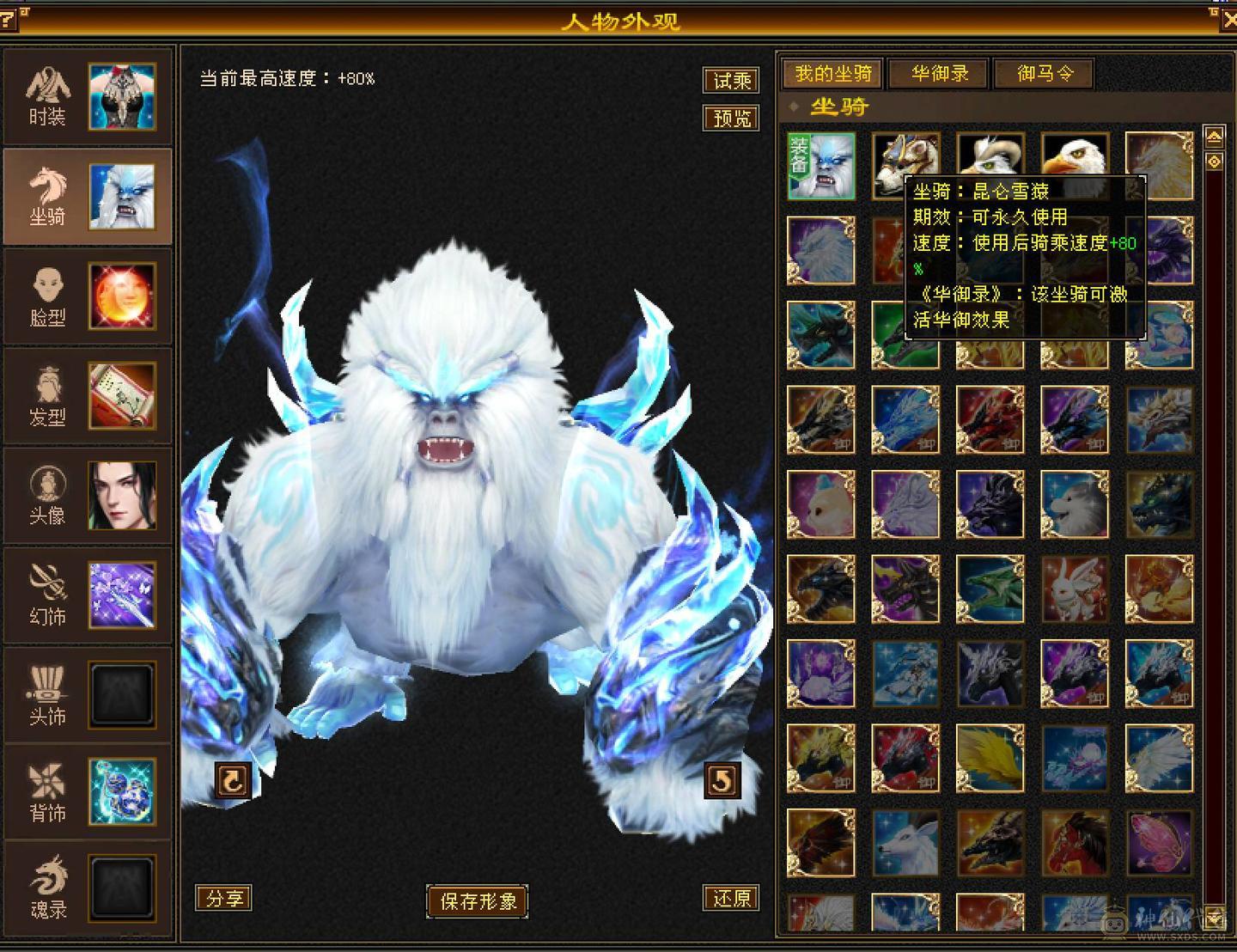
Task: Open the 脸型 (face shape) panel
Action: pos(50,298)
